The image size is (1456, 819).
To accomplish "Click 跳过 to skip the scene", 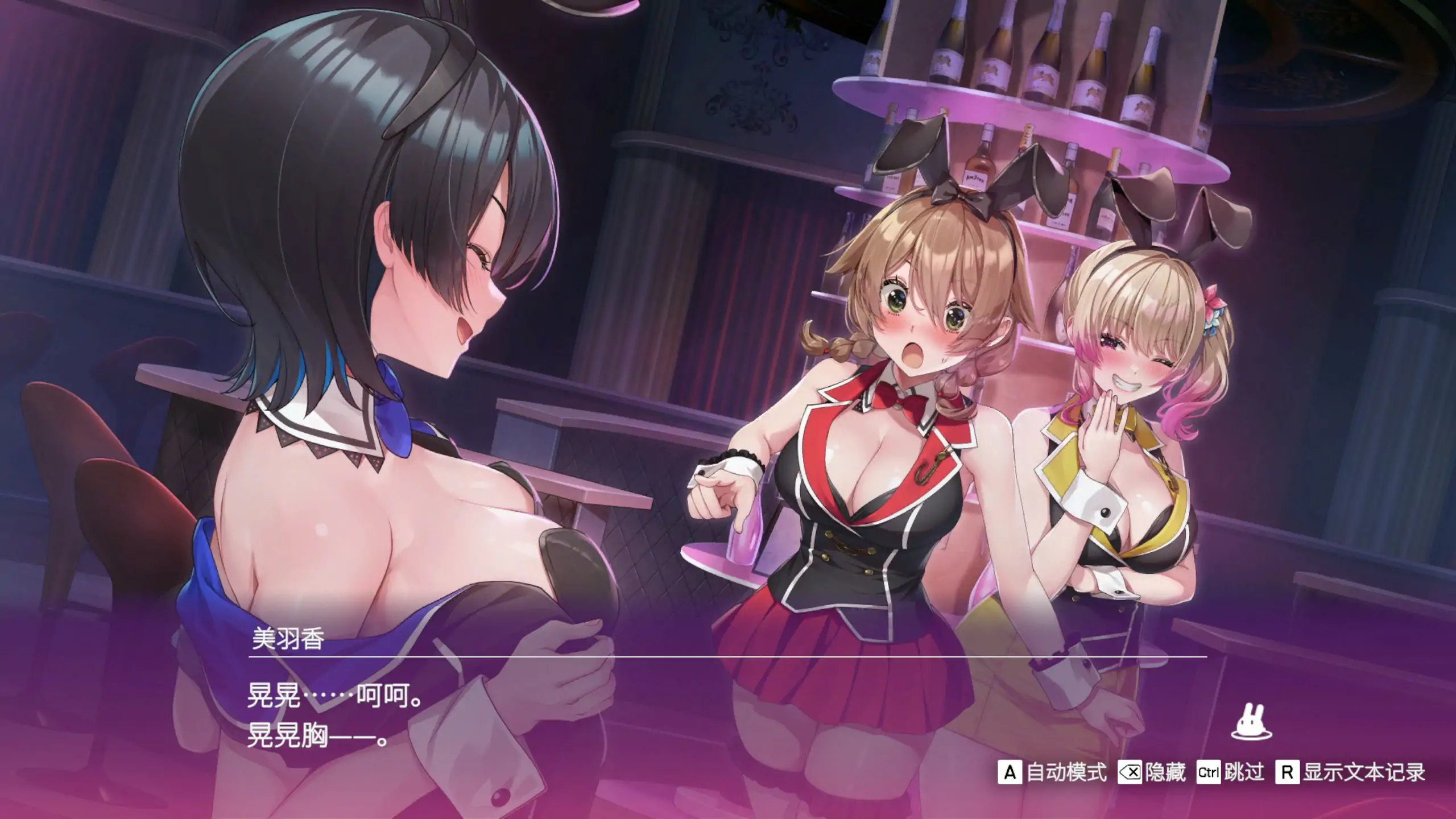I will 1244,772.
